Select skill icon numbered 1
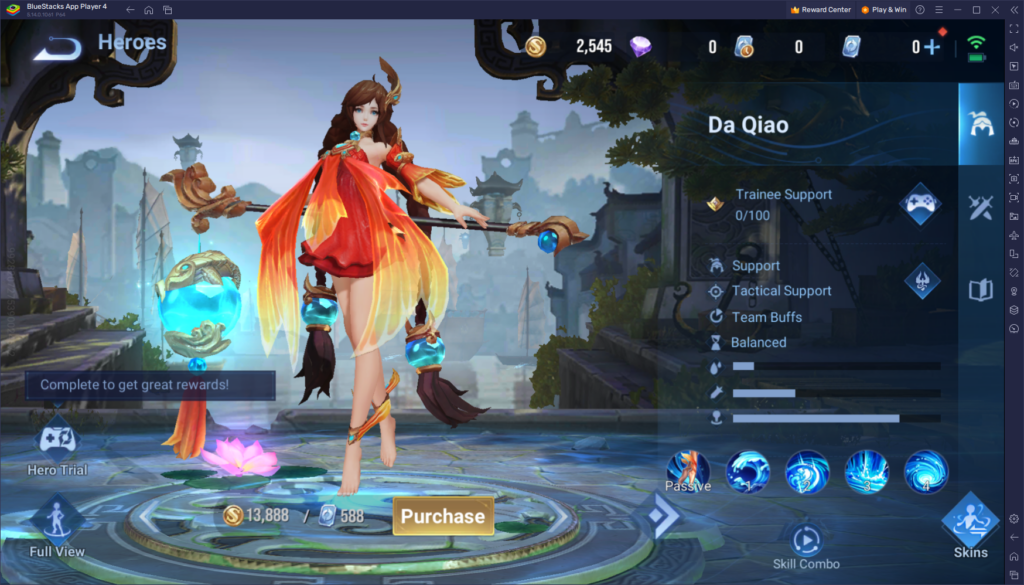Screen dimensions: 1024x585 [x=747, y=471]
